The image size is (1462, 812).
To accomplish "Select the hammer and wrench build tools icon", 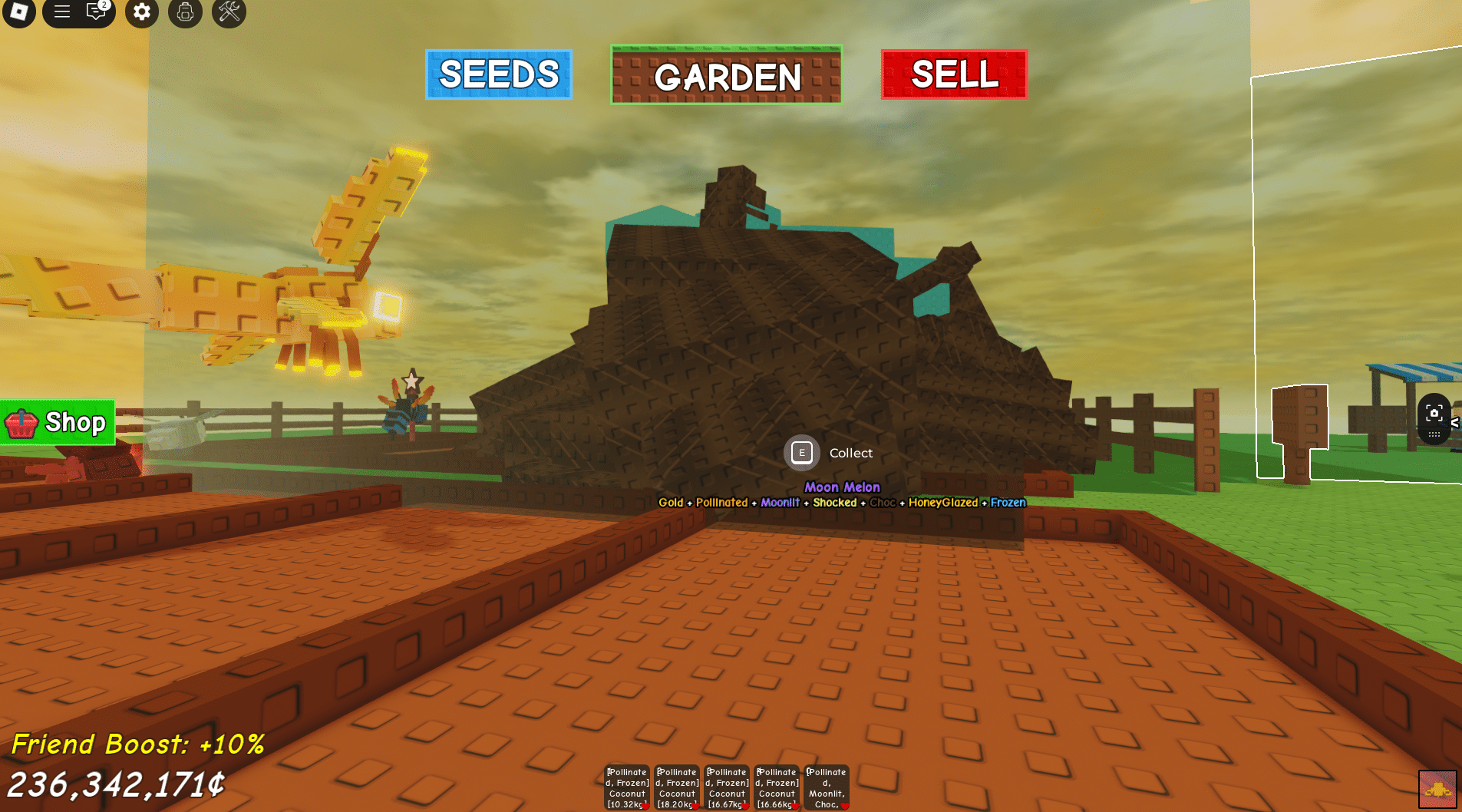I will click(228, 13).
